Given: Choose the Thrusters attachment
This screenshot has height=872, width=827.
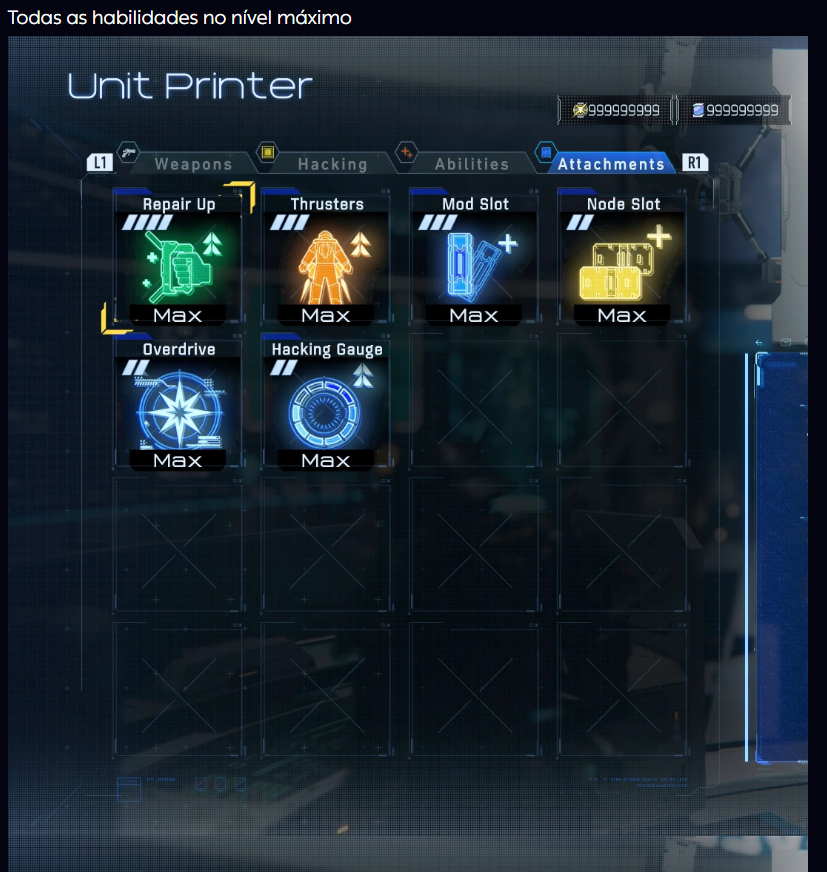Looking at the screenshot, I should pos(326,259).
